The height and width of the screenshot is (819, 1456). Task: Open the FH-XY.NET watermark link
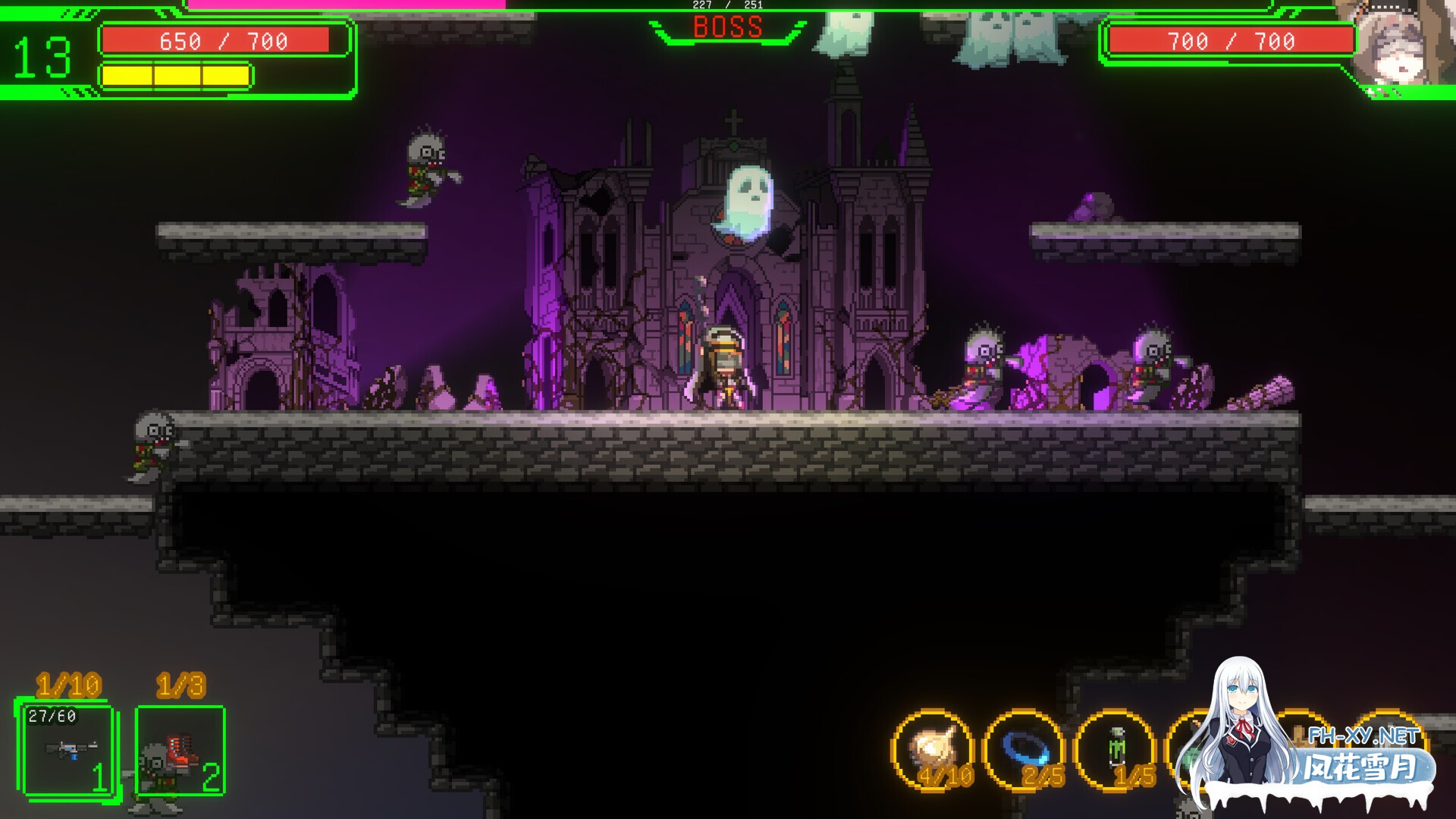click(1363, 736)
